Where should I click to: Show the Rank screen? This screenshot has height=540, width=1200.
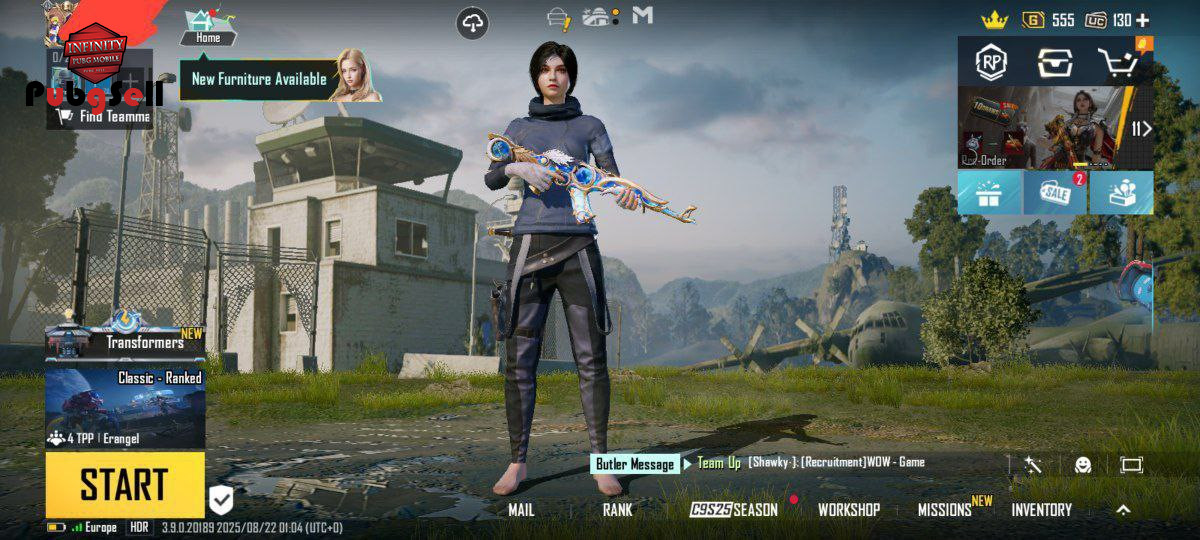point(617,510)
